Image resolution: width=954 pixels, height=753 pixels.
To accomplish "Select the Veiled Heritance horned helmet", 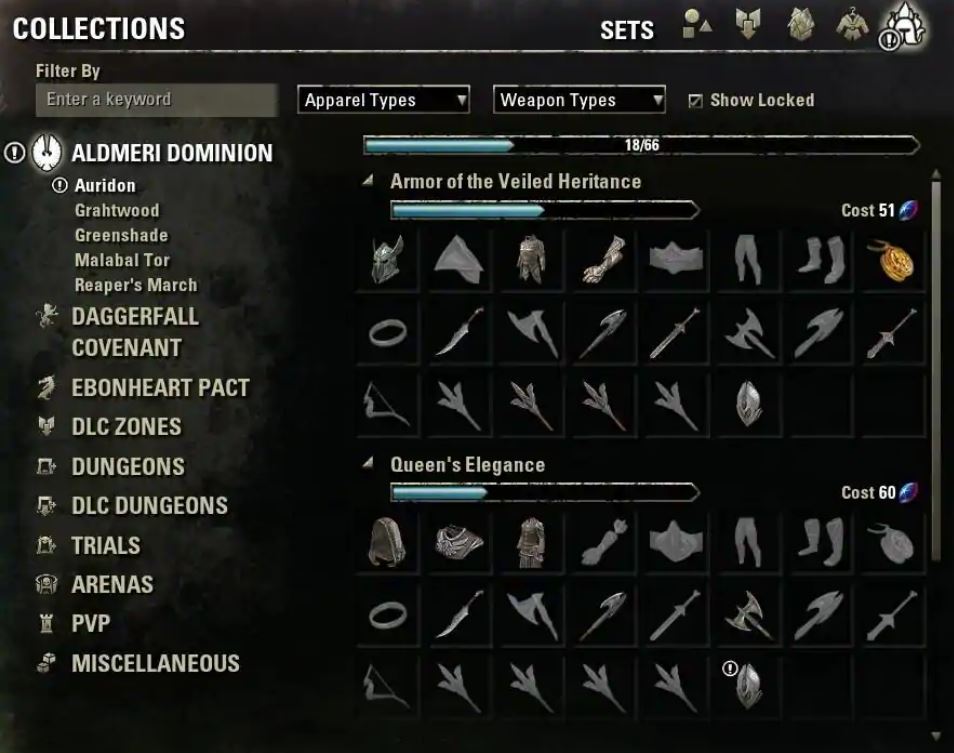I will coord(388,260).
